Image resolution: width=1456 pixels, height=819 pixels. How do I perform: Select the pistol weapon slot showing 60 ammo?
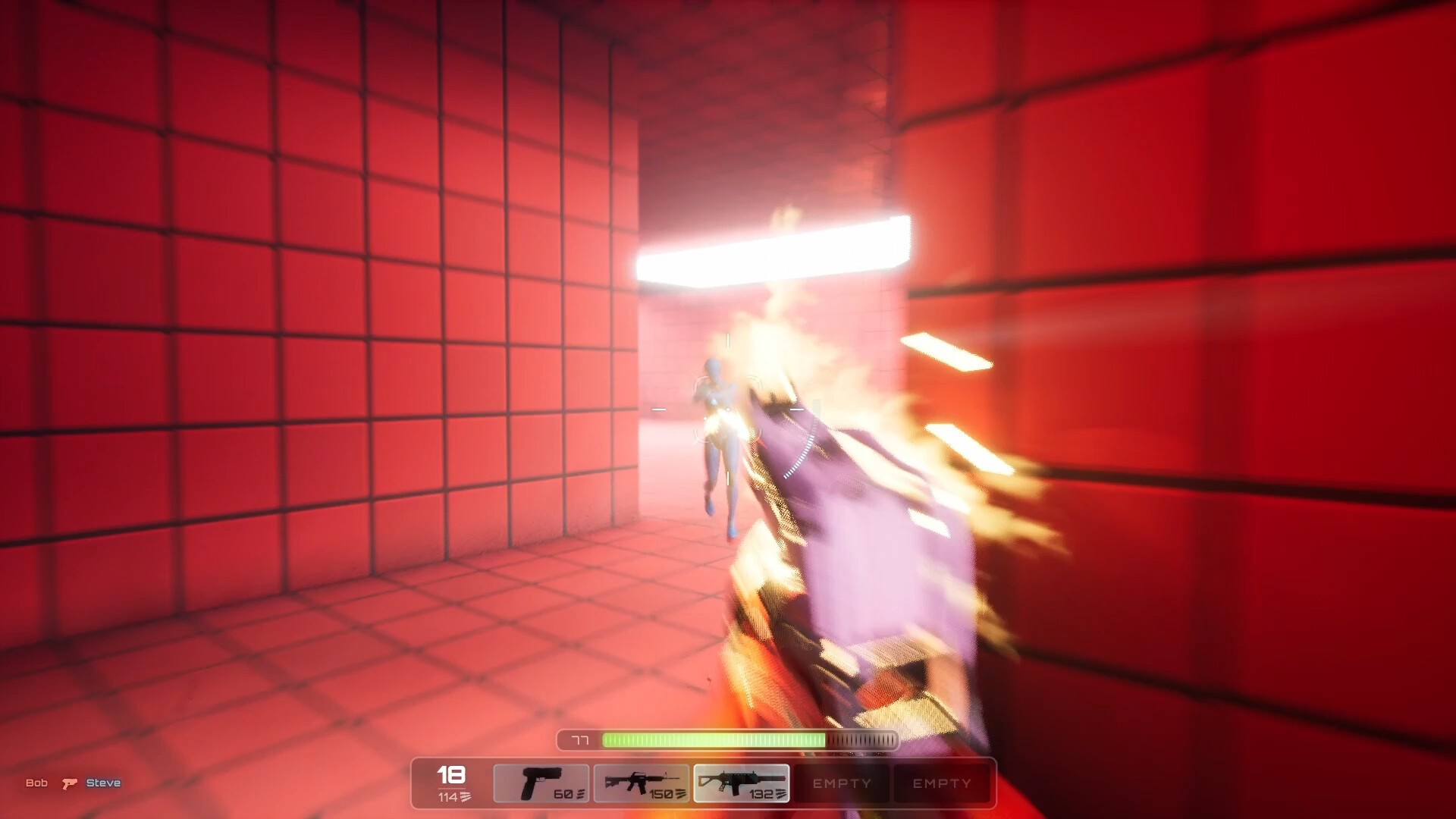pos(541,783)
